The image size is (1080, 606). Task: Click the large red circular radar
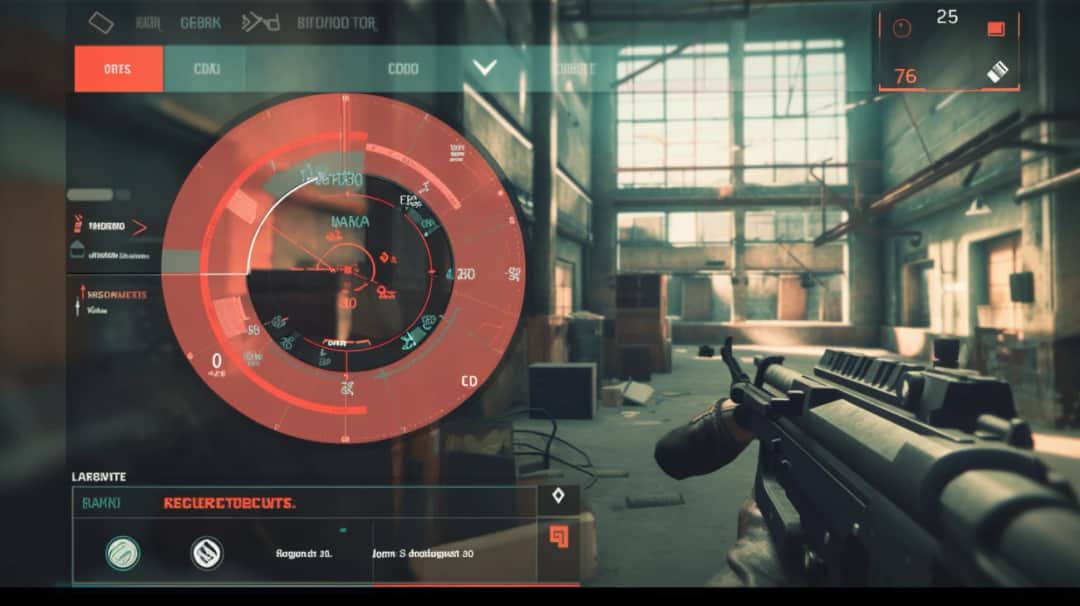pyautogui.click(x=343, y=268)
